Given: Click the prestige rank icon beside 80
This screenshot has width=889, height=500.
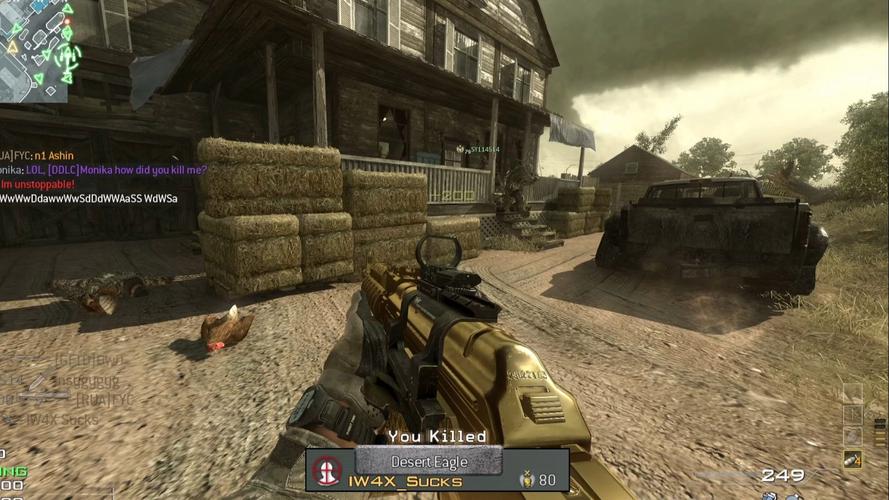Looking at the screenshot, I should (x=525, y=480).
